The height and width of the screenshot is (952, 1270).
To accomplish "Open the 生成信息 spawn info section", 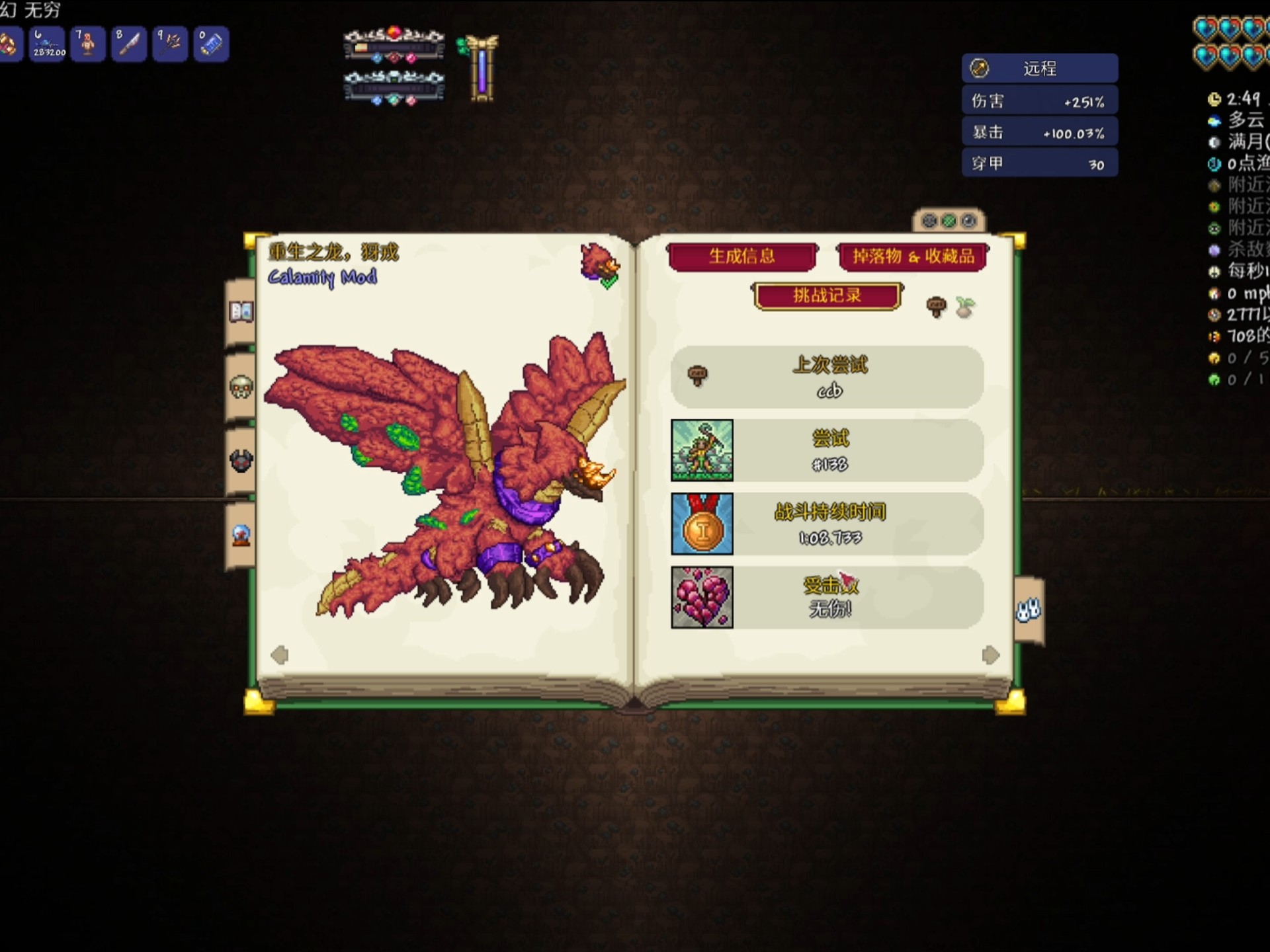I will [741, 257].
